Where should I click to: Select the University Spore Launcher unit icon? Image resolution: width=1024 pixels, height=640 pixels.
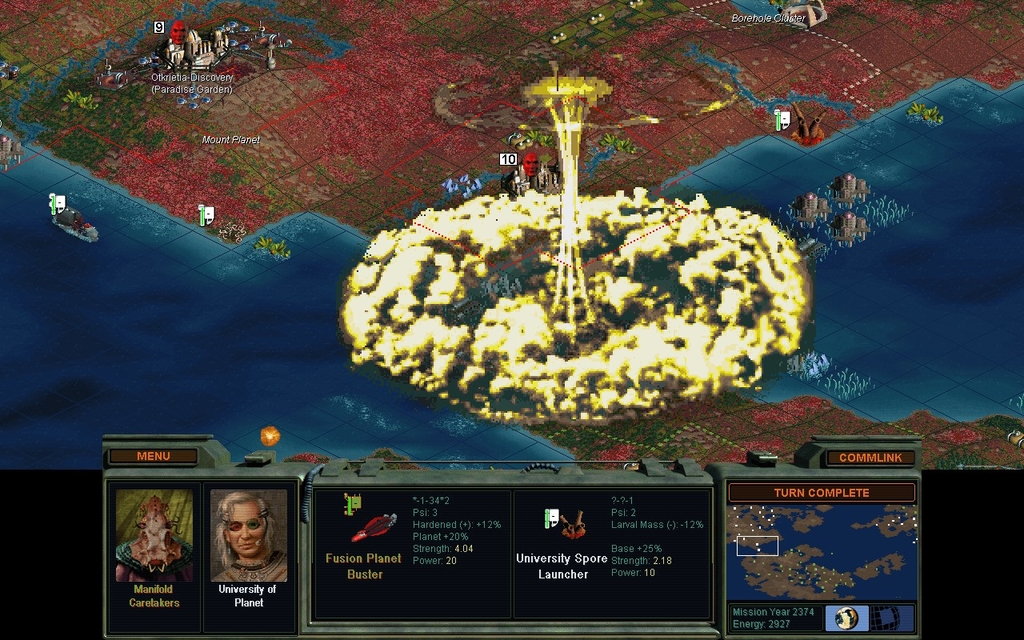tap(575, 524)
